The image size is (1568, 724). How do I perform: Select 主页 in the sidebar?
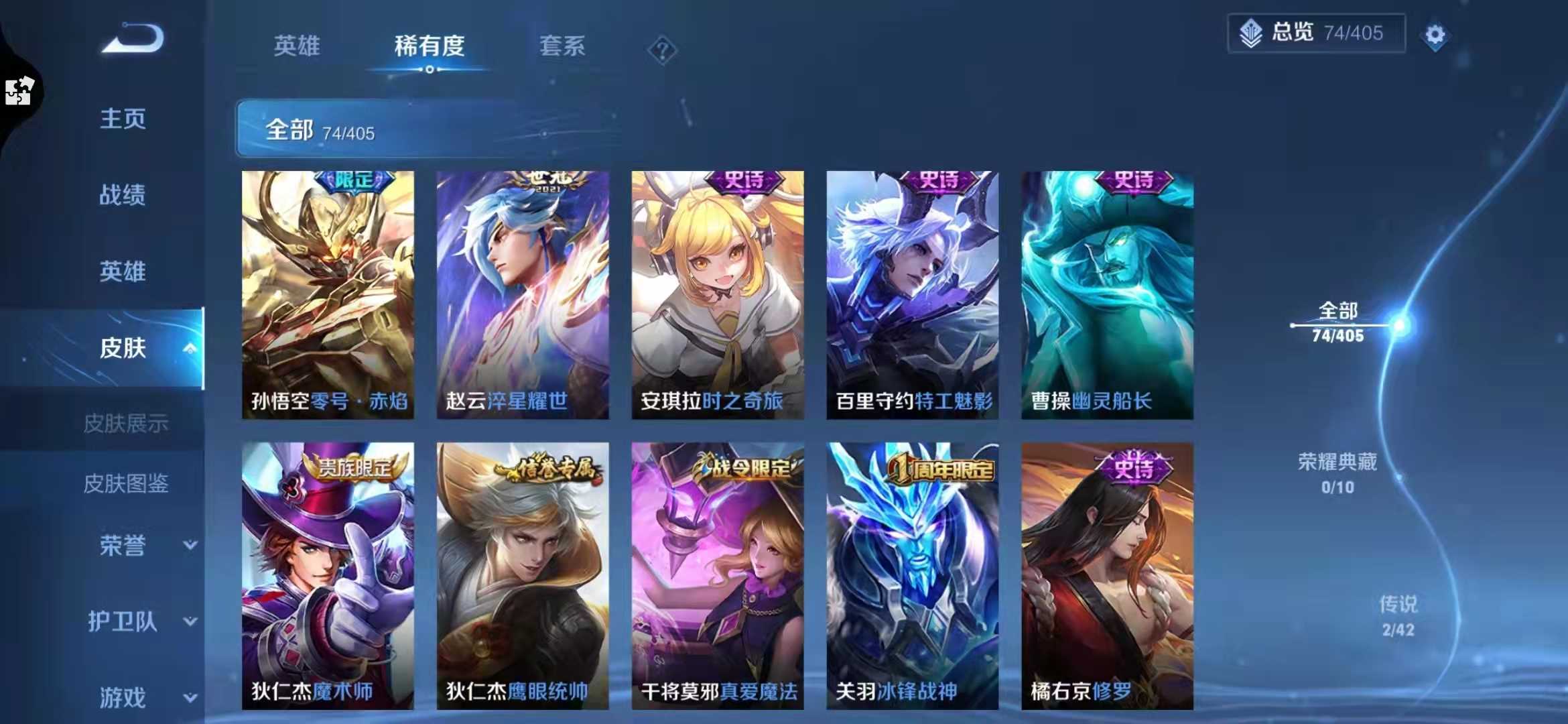tap(123, 120)
